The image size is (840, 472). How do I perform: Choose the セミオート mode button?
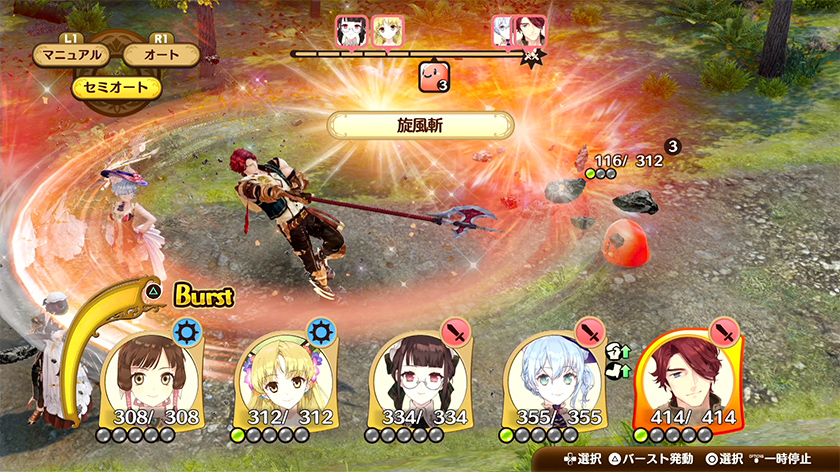click(116, 88)
